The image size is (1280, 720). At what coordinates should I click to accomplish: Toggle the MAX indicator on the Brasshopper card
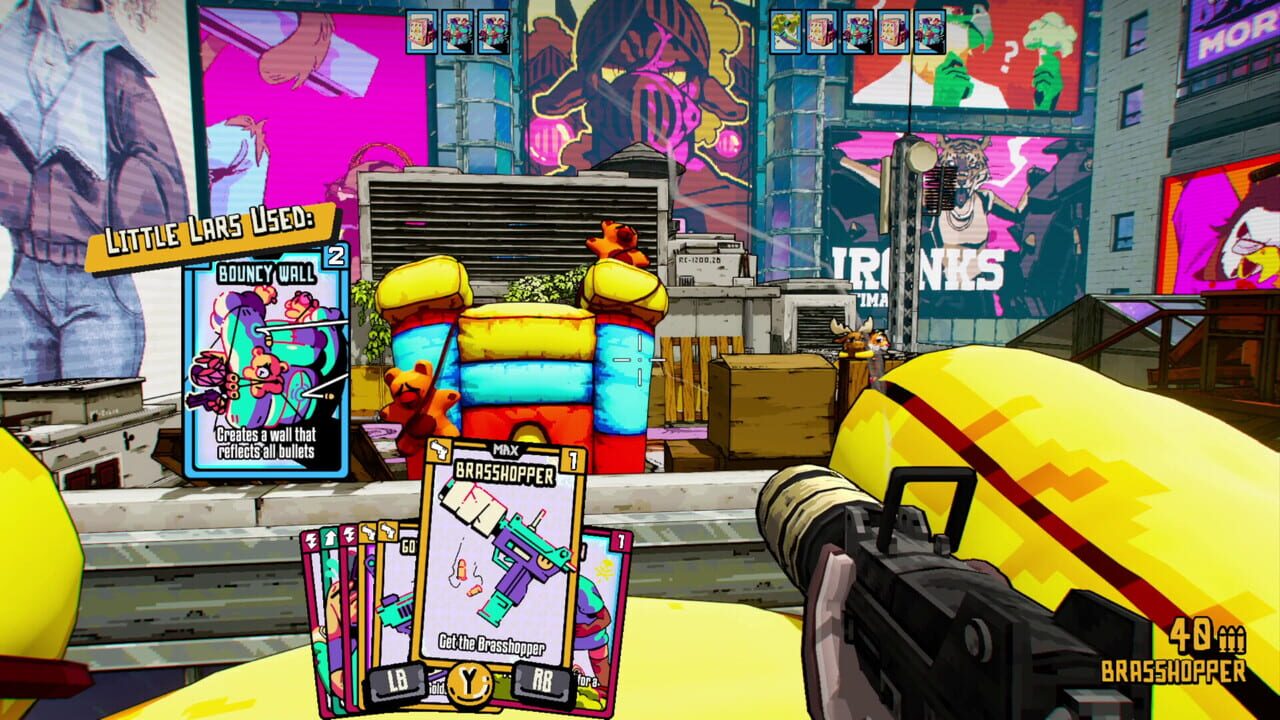(506, 449)
